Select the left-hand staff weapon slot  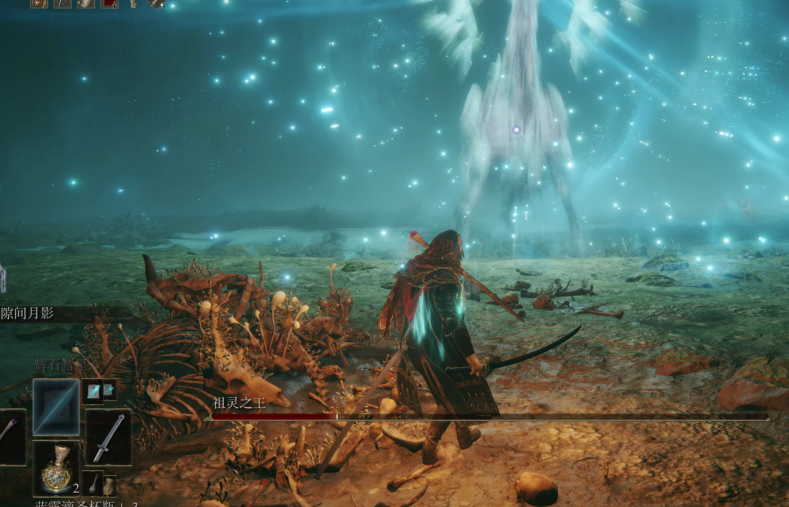coord(8,437)
